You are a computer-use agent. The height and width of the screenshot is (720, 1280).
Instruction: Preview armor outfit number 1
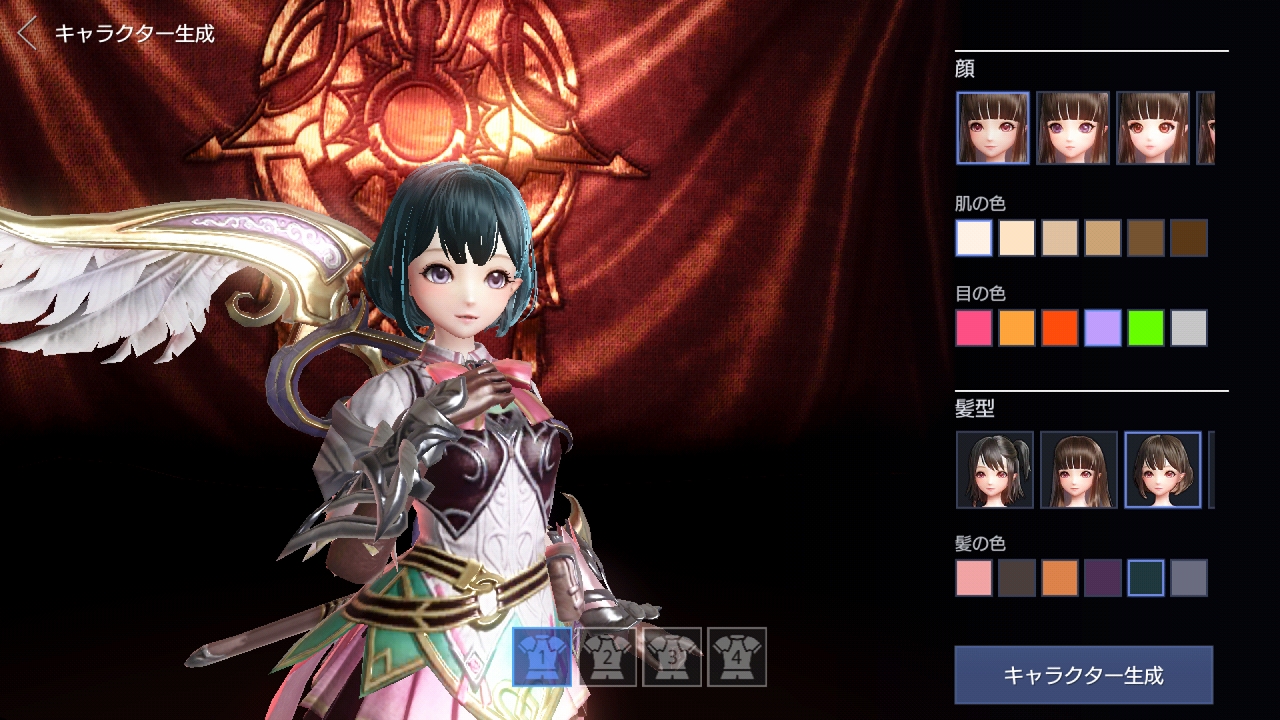pyautogui.click(x=543, y=657)
